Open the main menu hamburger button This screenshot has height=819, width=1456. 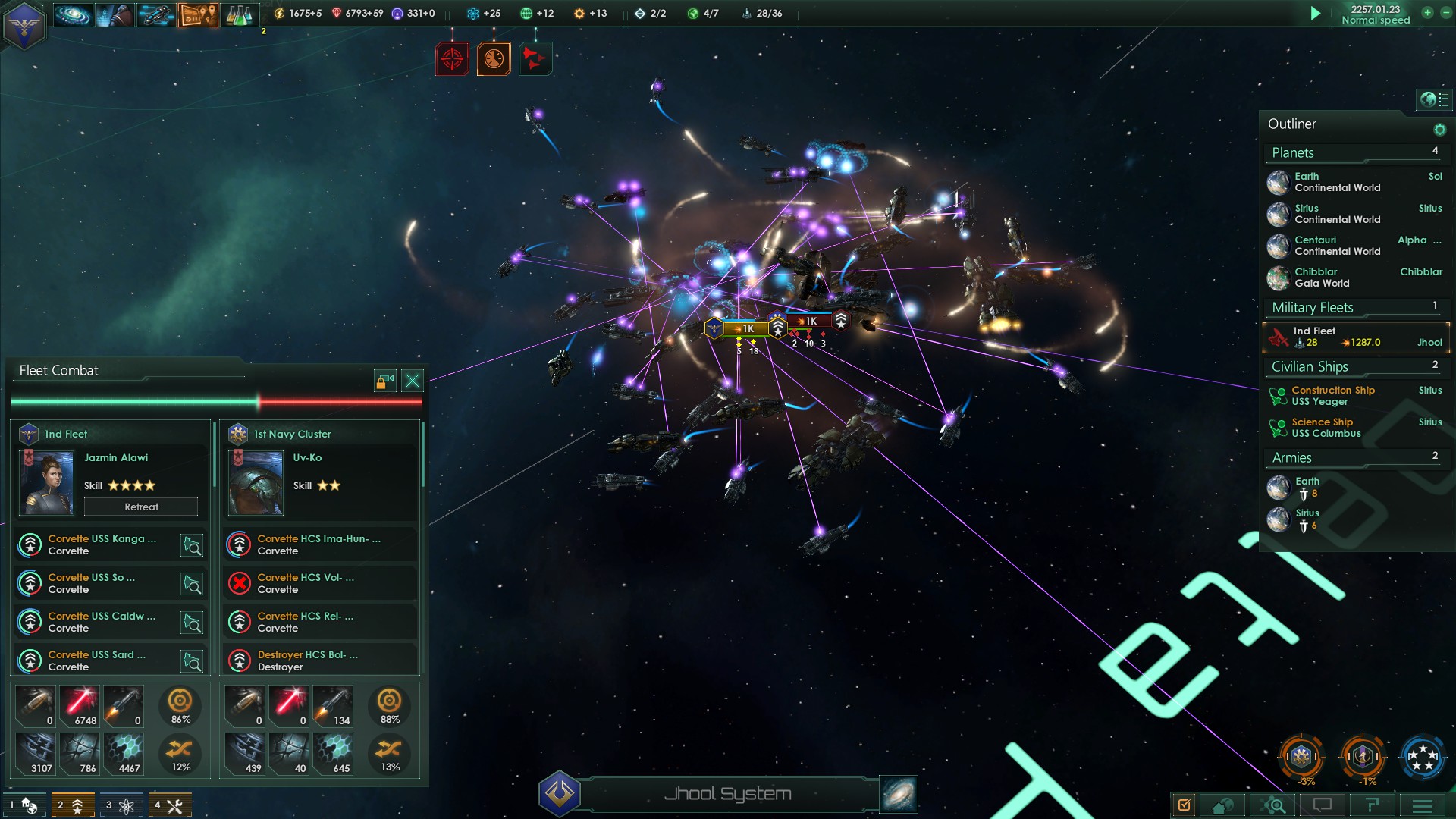point(1423,805)
